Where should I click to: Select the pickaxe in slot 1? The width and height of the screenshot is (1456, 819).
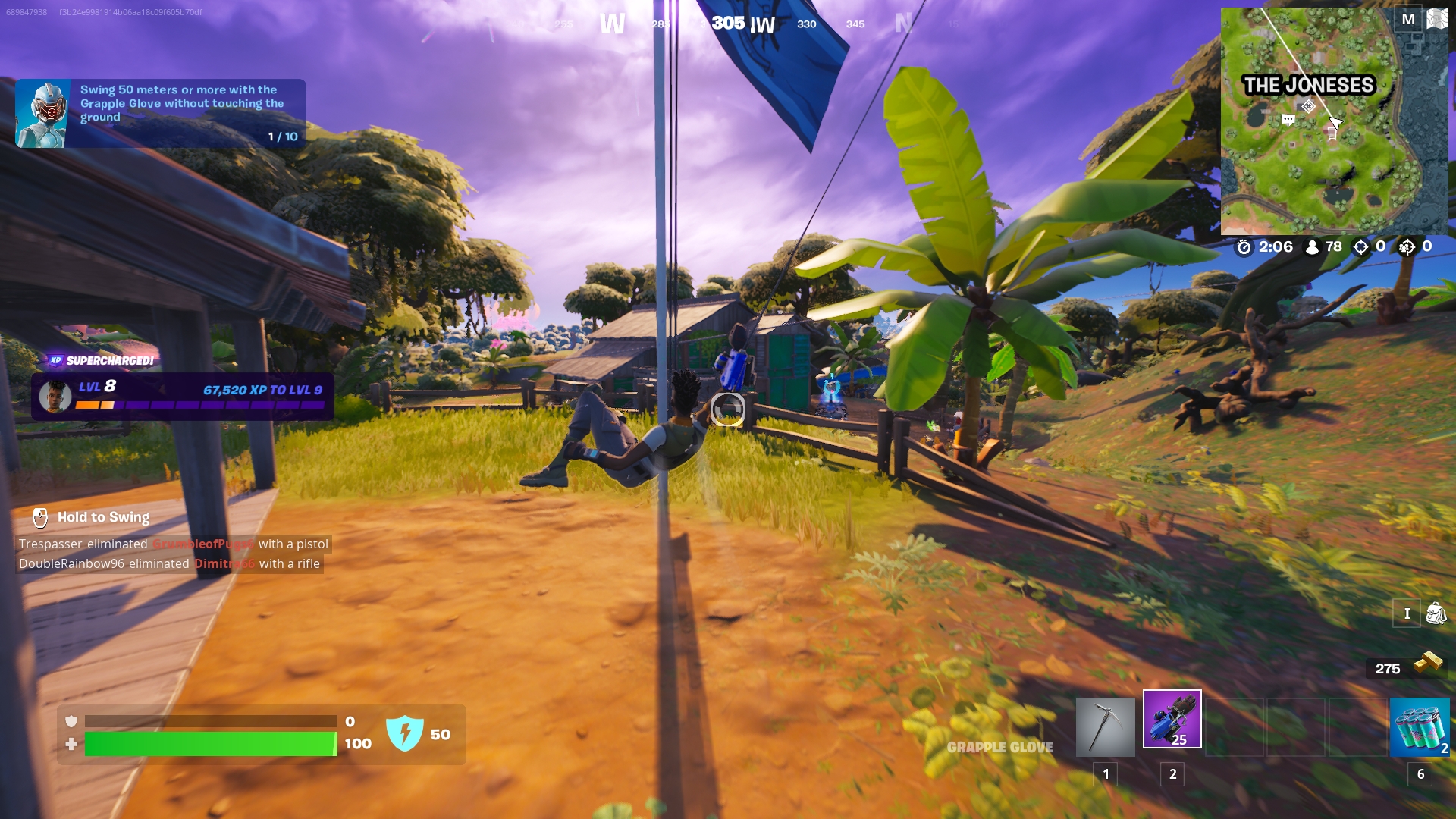(x=1106, y=728)
